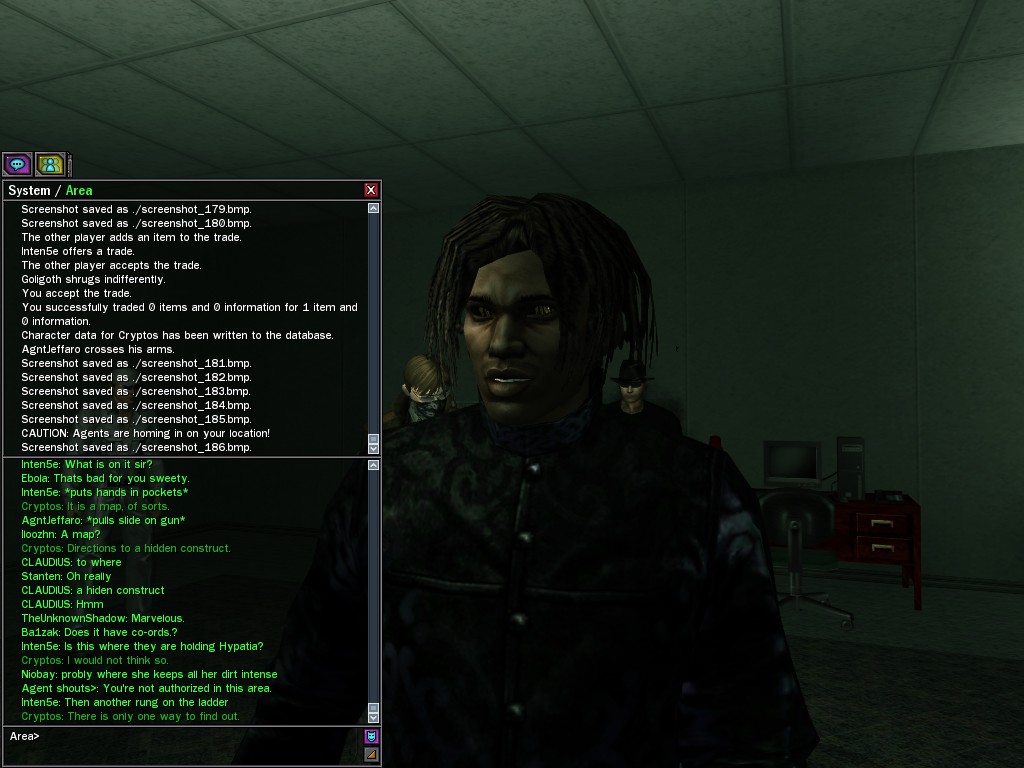Click the orange triangle resize corner button
1024x768 pixels.
point(372,754)
